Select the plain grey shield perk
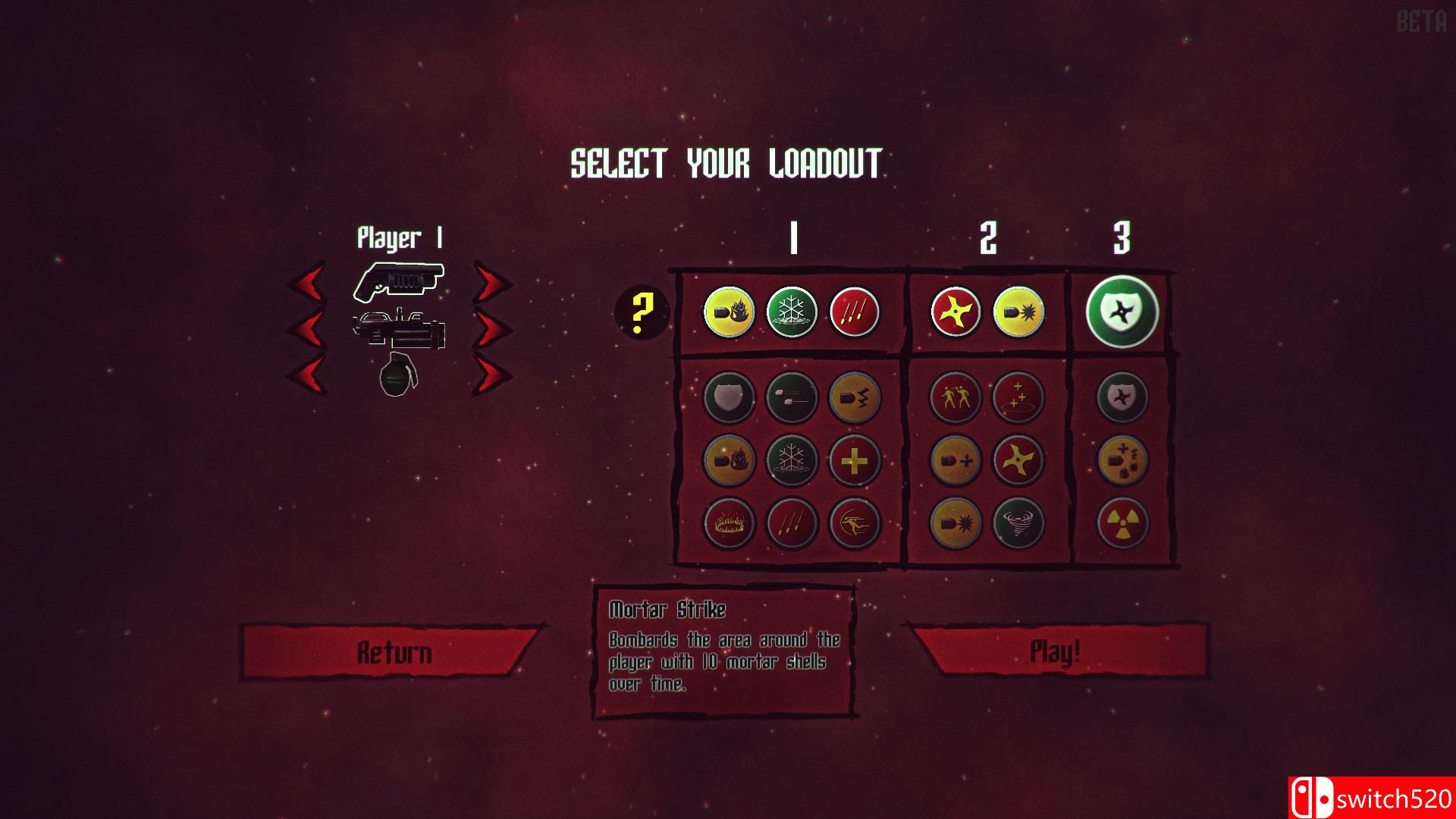The image size is (1456, 819). click(729, 397)
